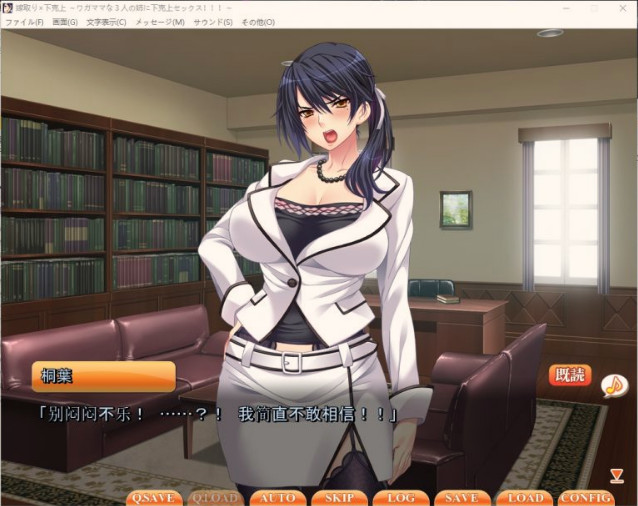Activate SKIP to fast-forward text

pos(339,497)
